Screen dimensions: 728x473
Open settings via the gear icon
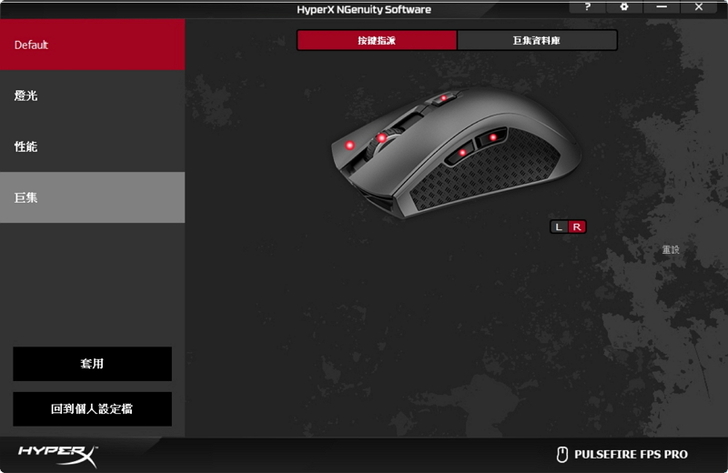[624, 7]
